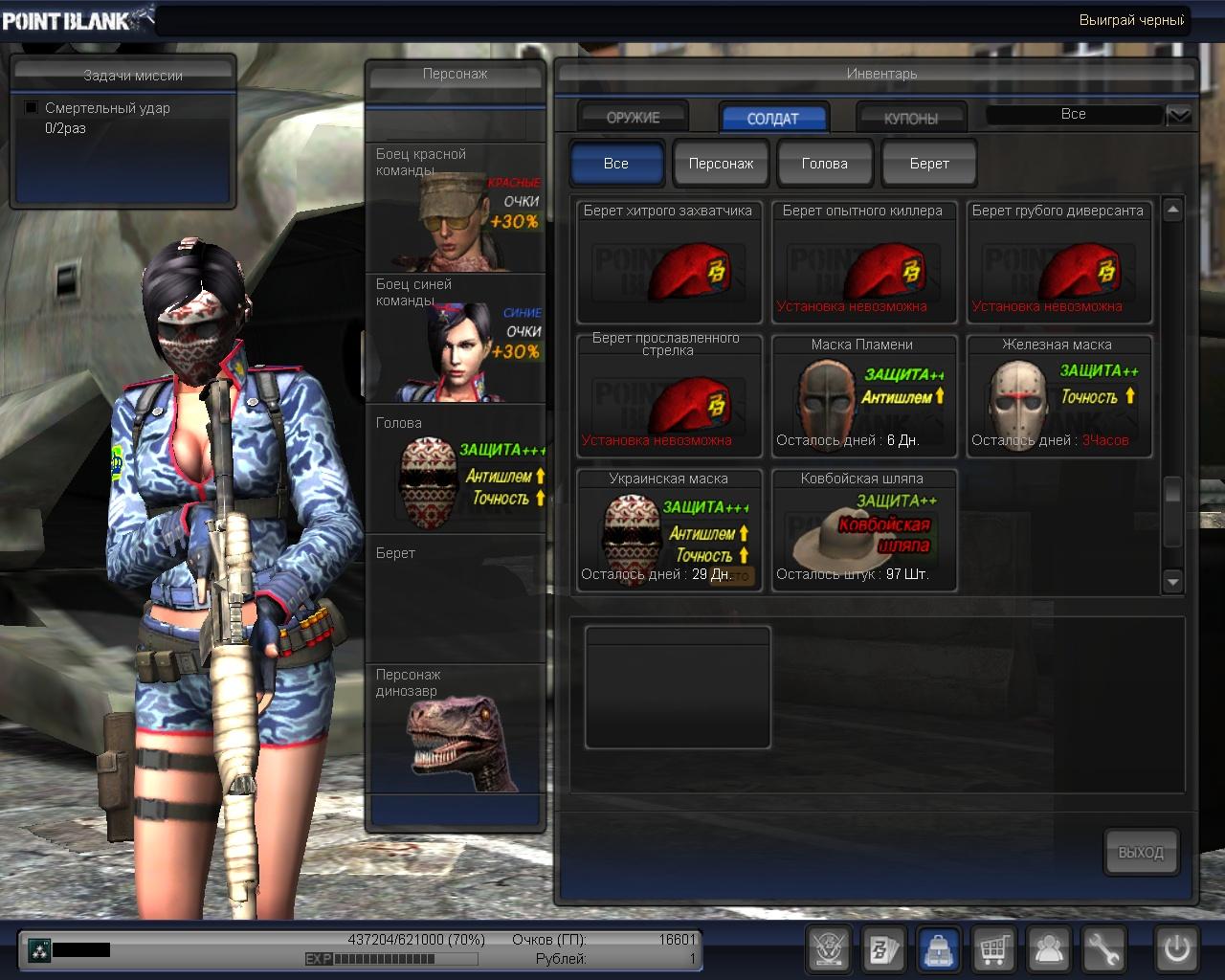Choose the Железная маска item
Image resolution: width=1225 pixels, height=980 pixels.
pyautogui.click(x=1058, y=396)
